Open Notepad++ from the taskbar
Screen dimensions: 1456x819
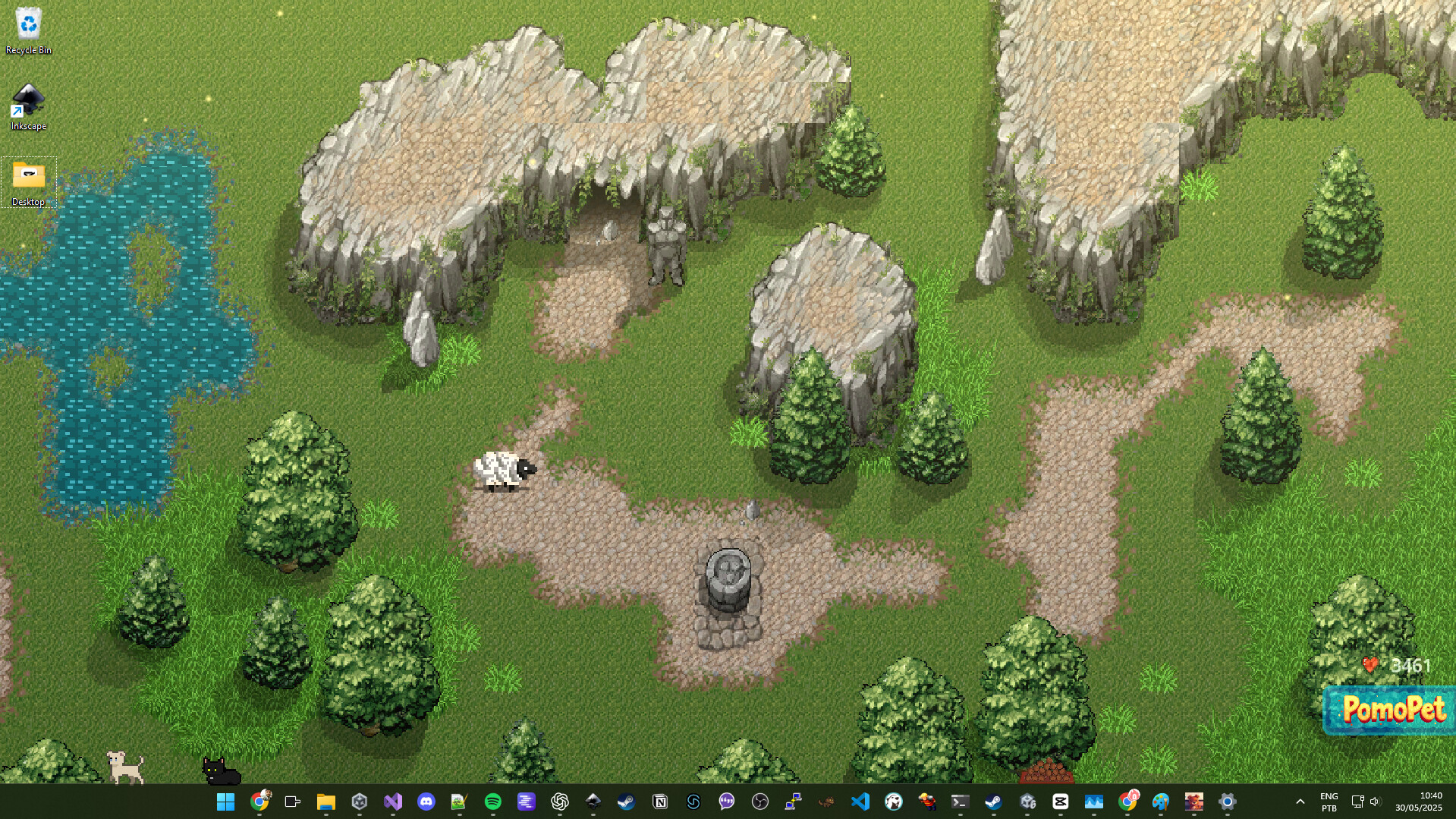459,802
